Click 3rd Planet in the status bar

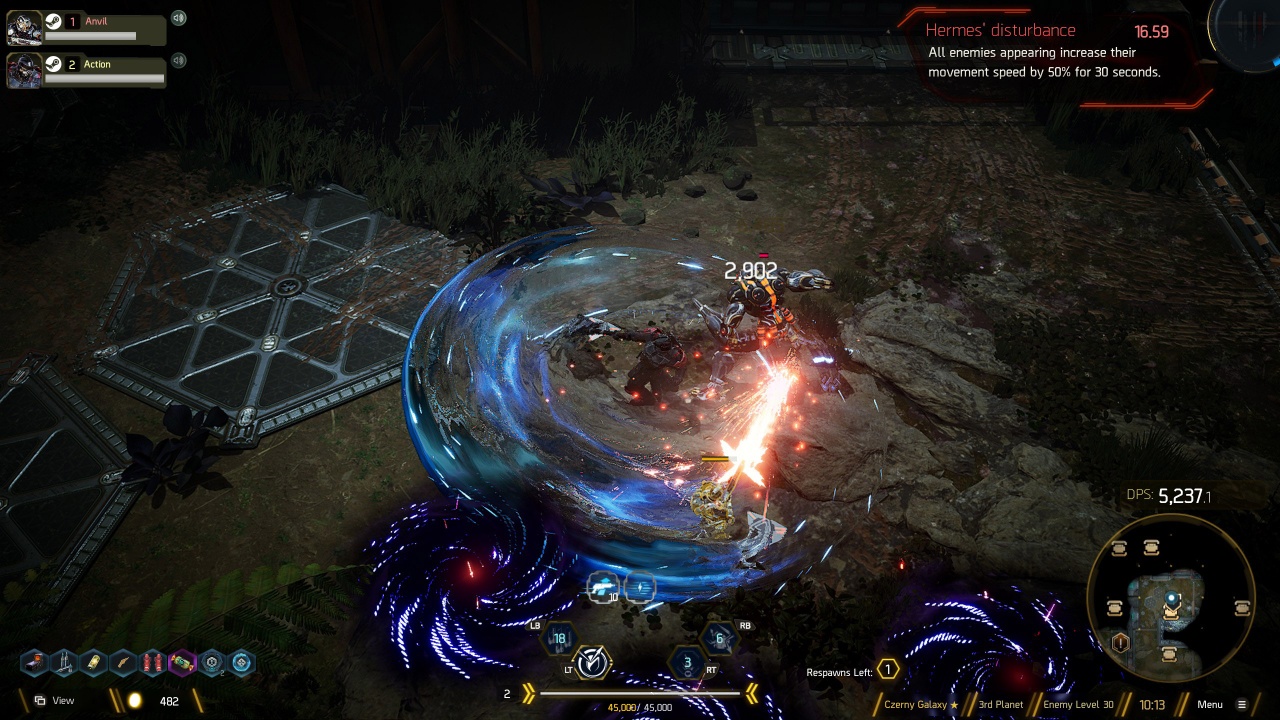coord(1001,704)
